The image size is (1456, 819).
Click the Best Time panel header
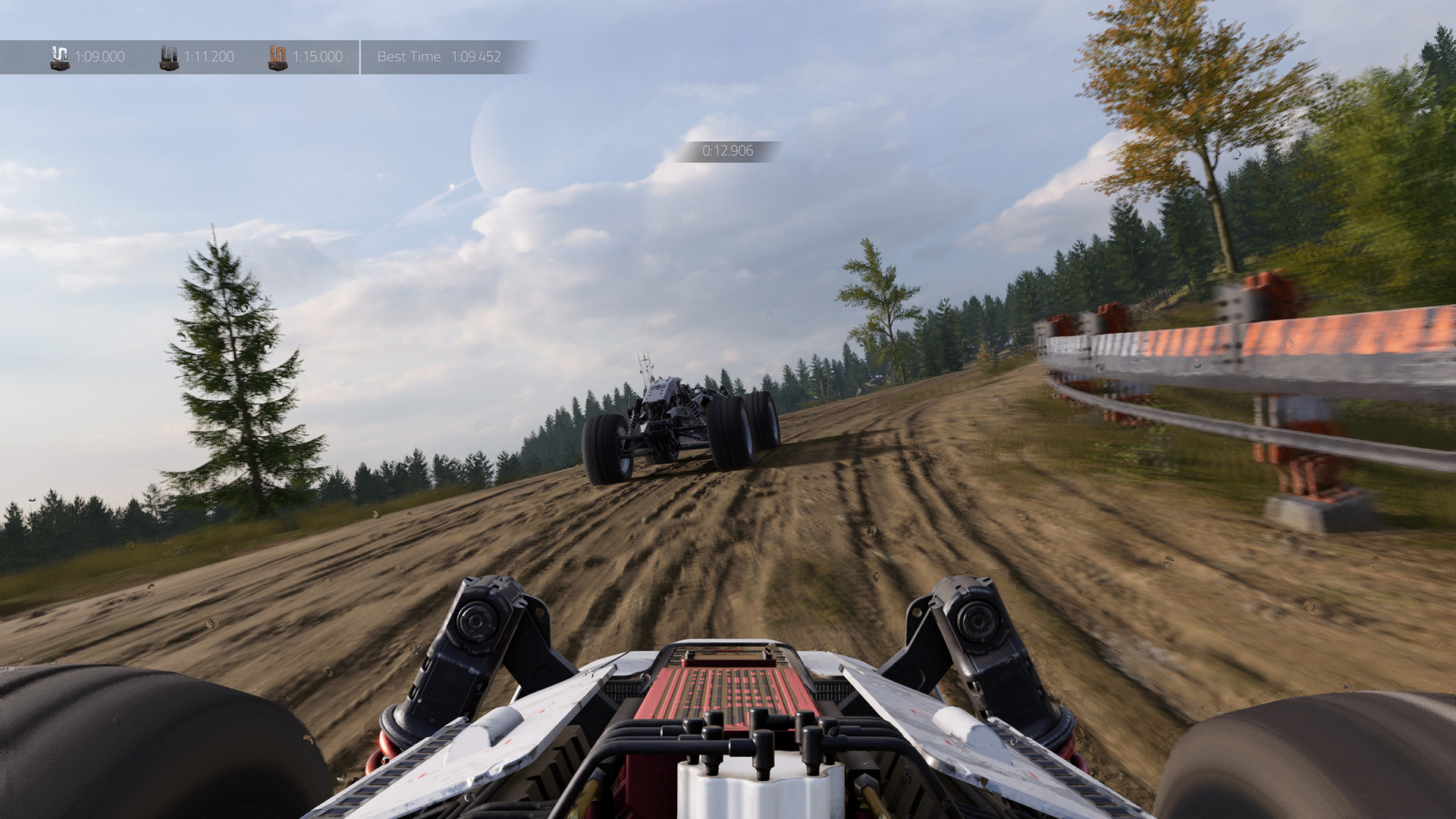(x=408, y=55)
